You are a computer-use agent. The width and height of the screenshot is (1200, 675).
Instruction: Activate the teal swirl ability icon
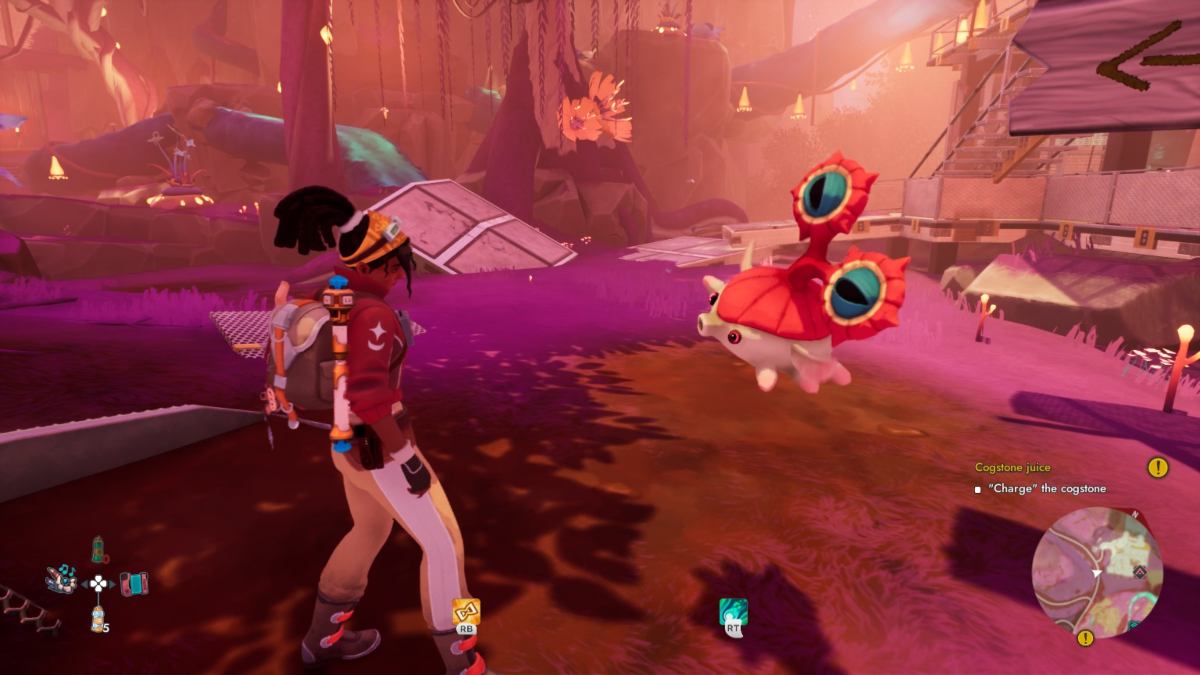[733, 613]
